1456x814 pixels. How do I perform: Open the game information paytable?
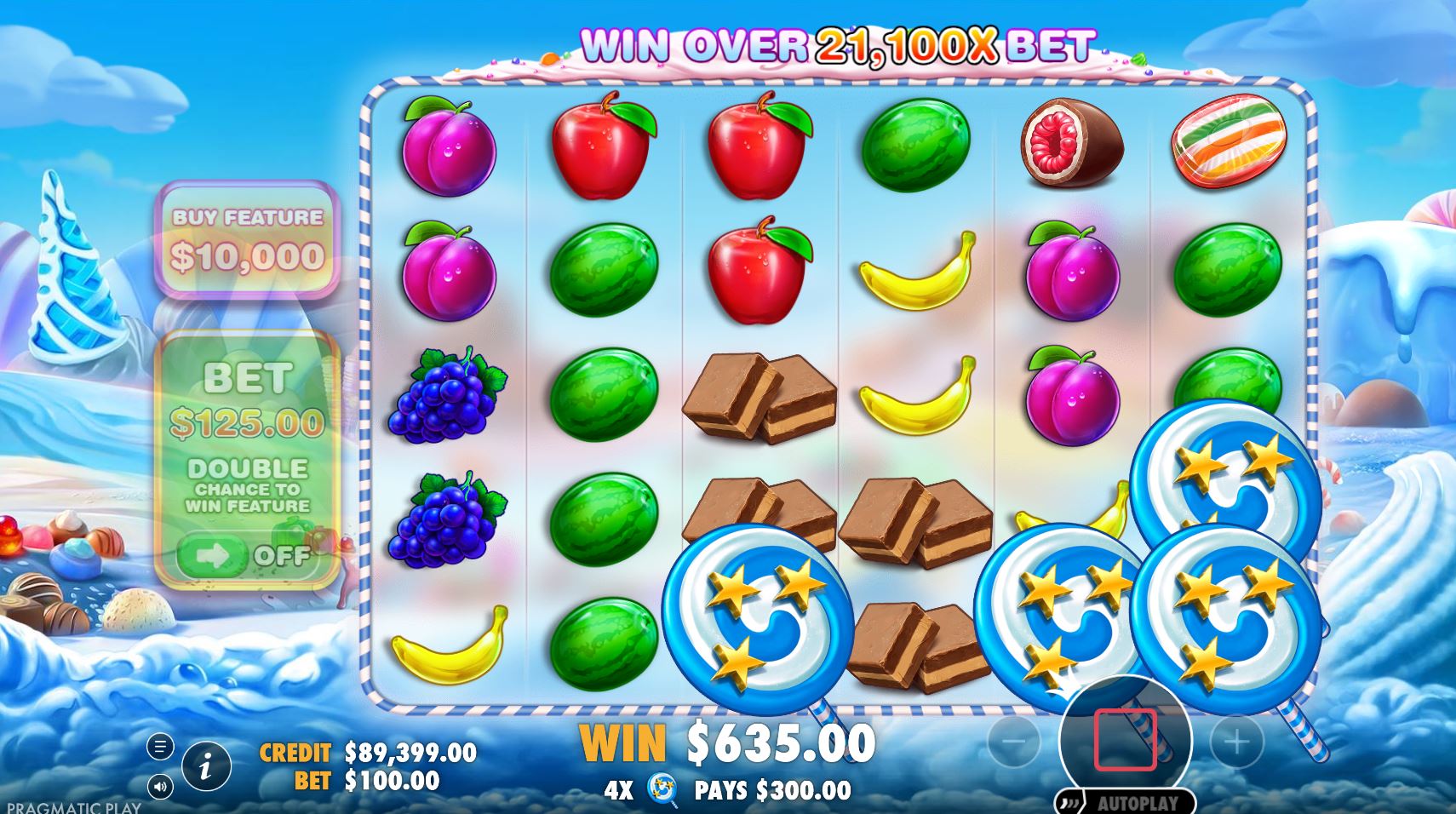[207, 765]
